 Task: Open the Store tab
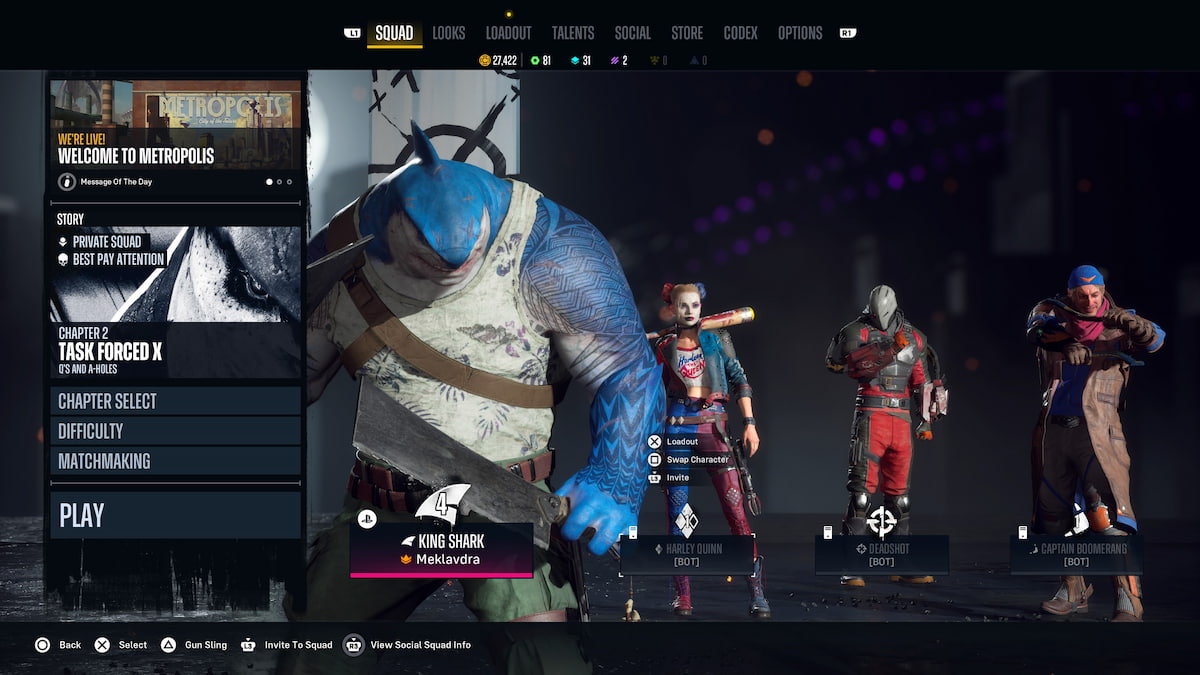pos(687,33)
